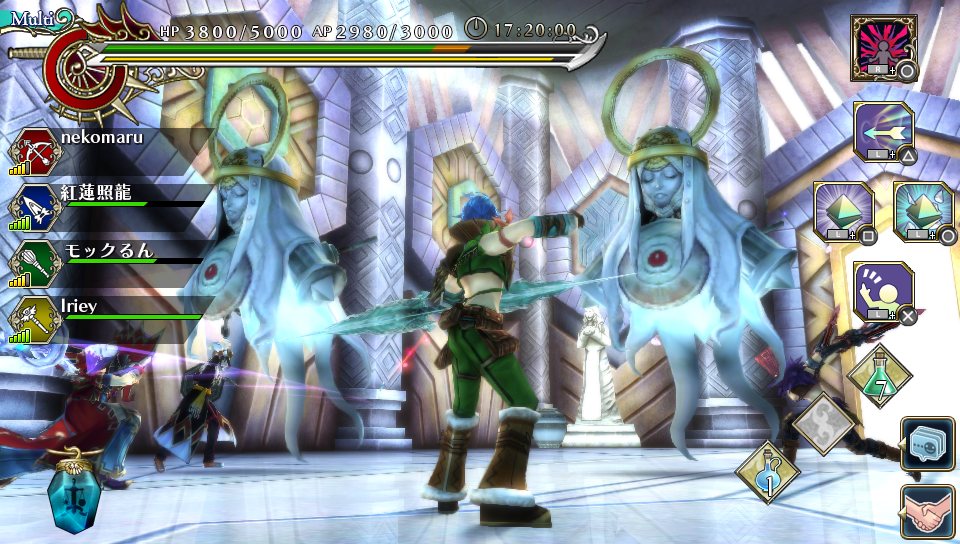Use the arrow shot skill

(x=883, y=130)
